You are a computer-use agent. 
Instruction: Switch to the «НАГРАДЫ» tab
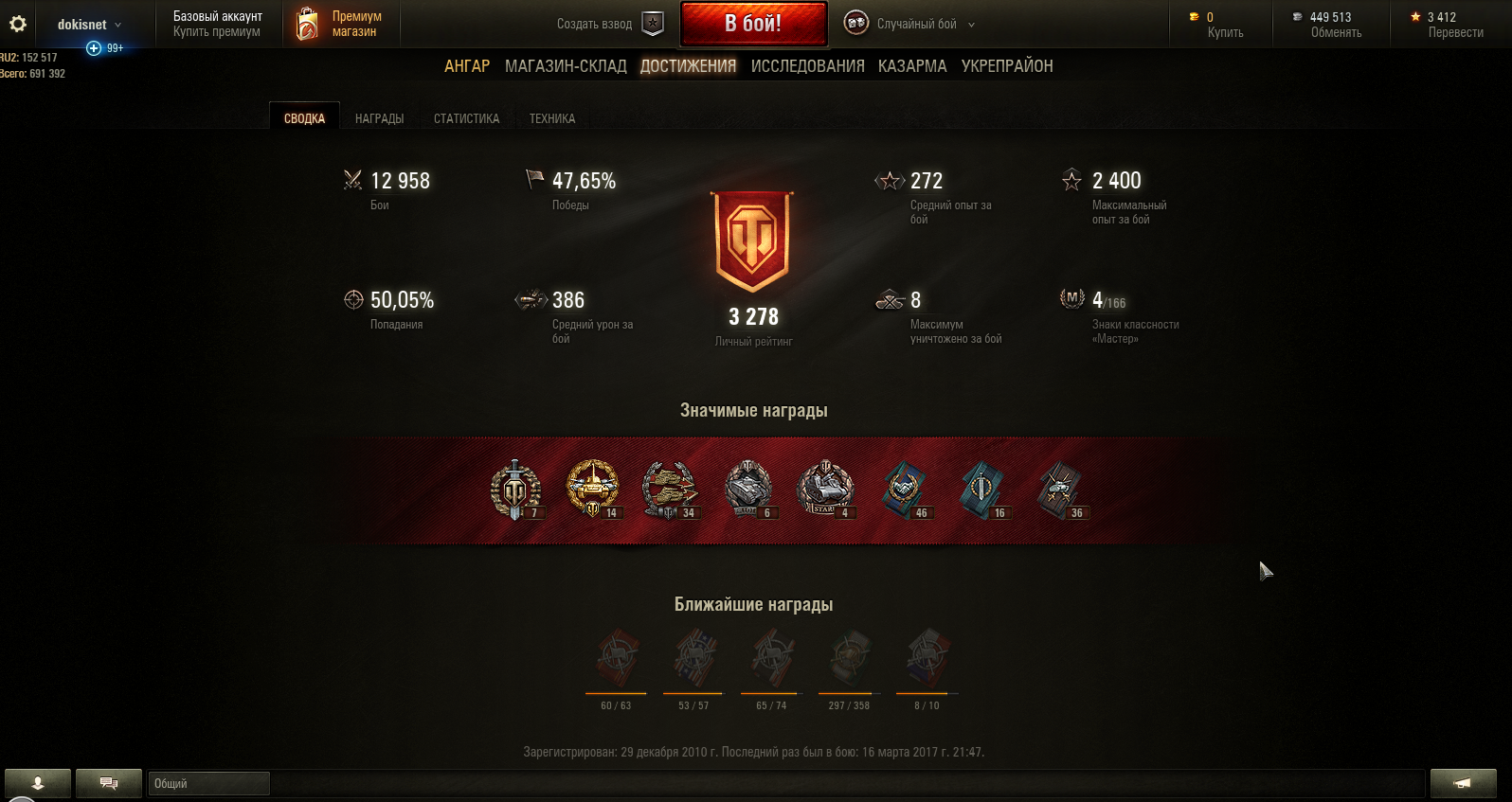pos(379,118)
